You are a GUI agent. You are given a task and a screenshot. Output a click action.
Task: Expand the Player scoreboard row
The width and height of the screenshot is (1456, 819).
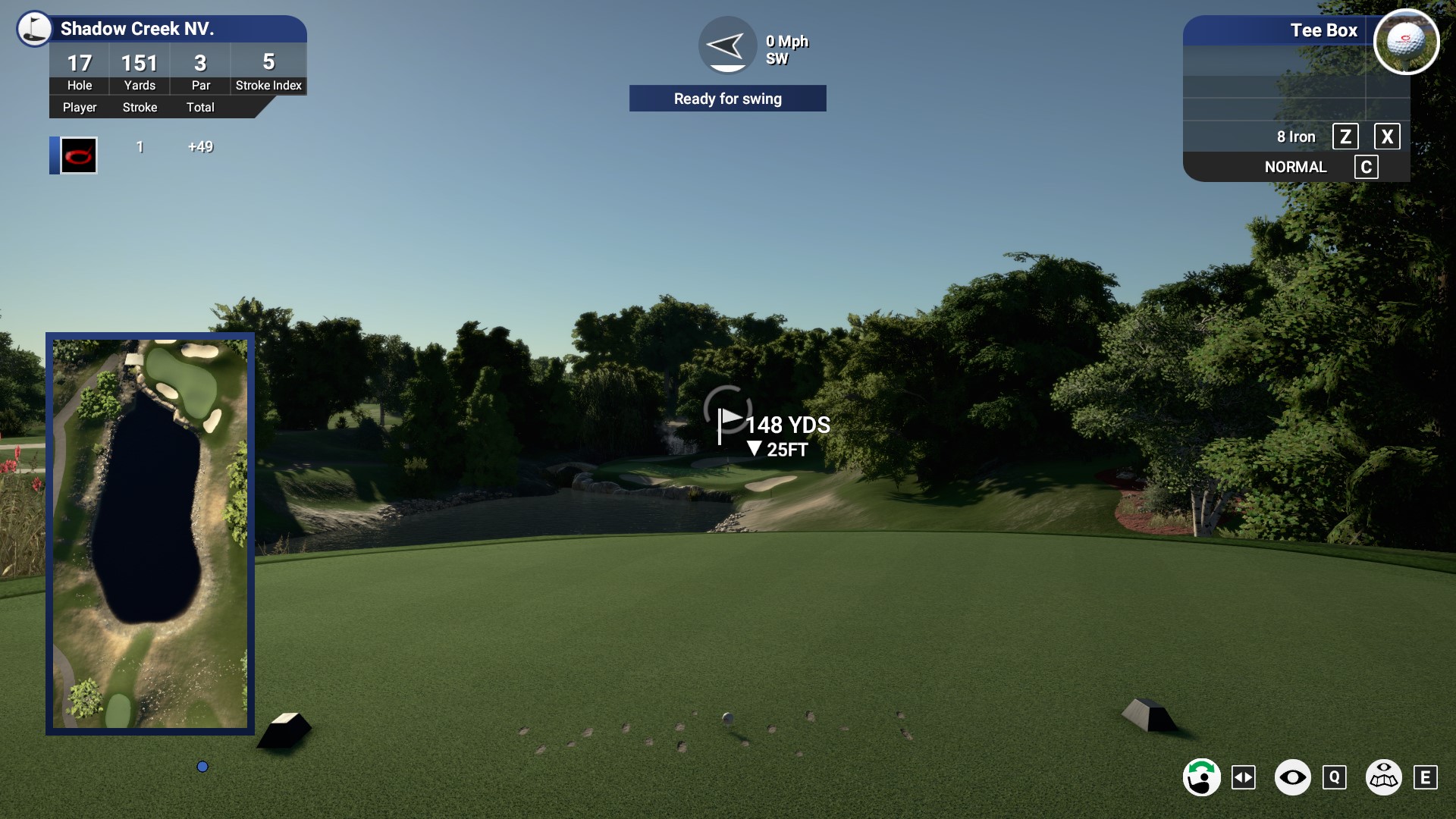pos(79,107)
